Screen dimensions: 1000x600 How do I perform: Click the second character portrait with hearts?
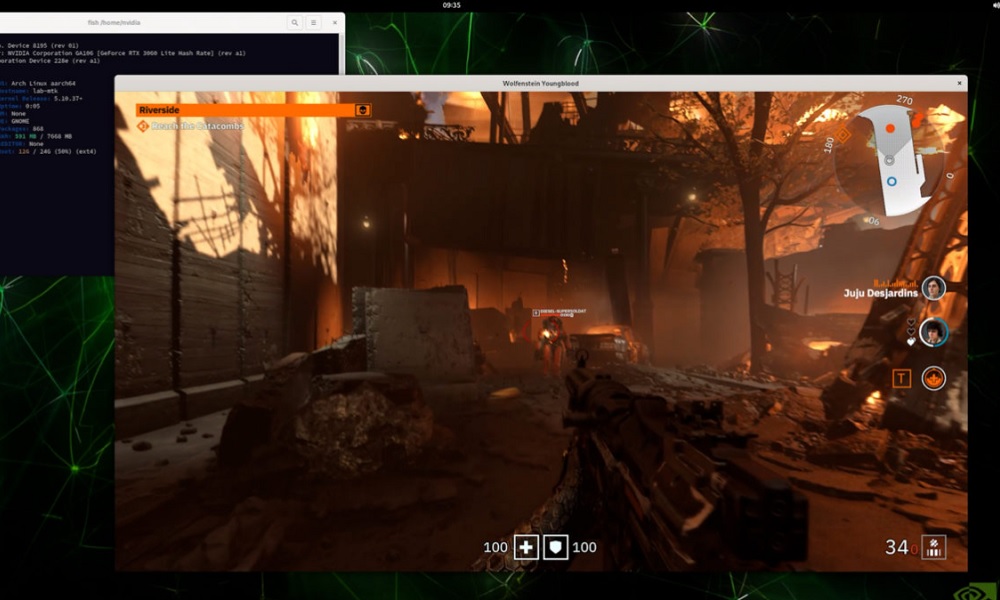pyautogui.click(x=934, y=332)
